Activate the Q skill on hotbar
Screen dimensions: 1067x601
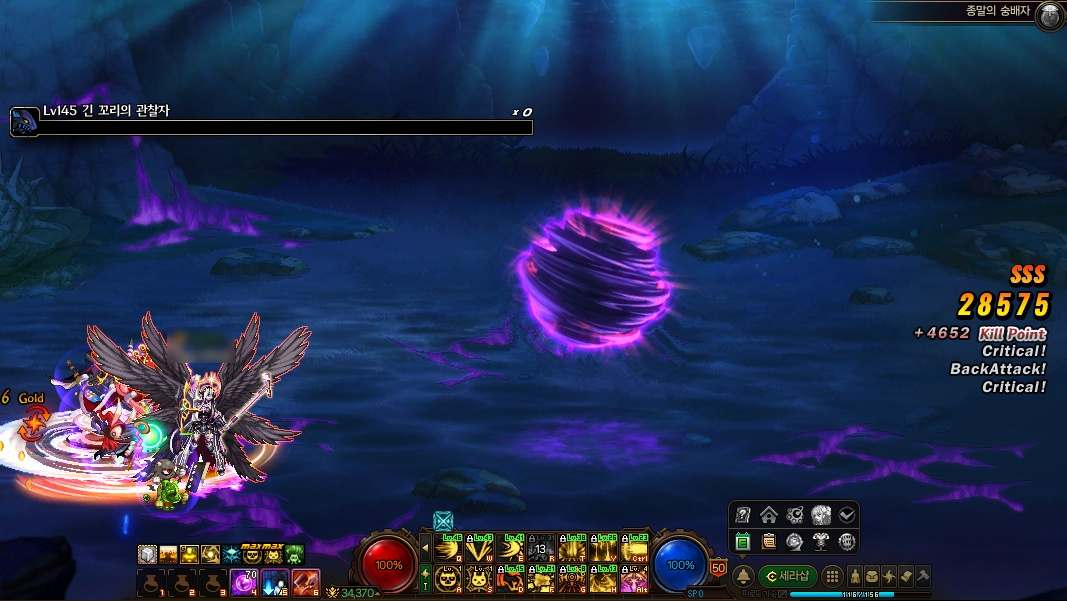coord(447,549)
